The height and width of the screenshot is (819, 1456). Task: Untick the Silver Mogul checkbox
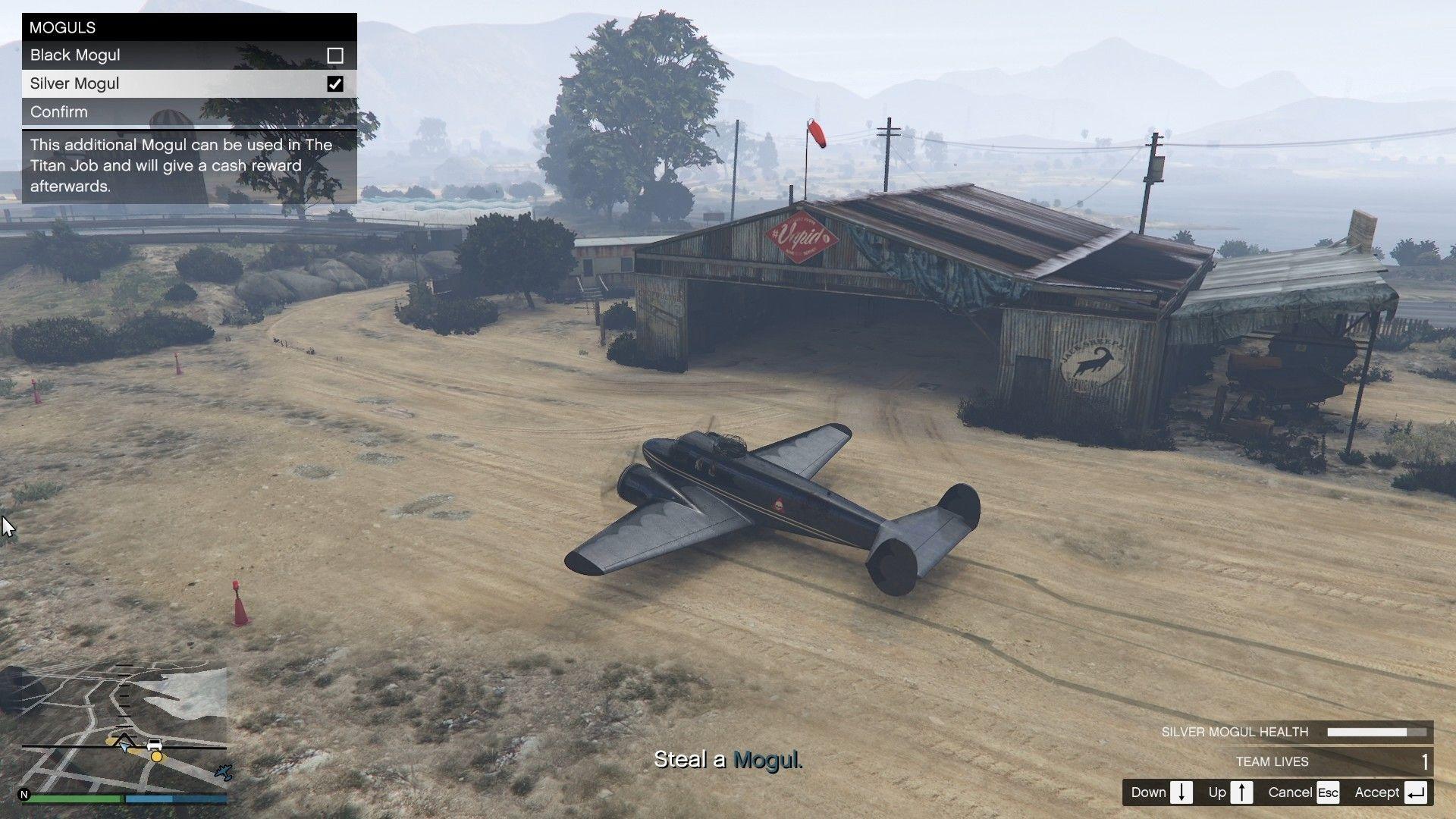[334, 83]
